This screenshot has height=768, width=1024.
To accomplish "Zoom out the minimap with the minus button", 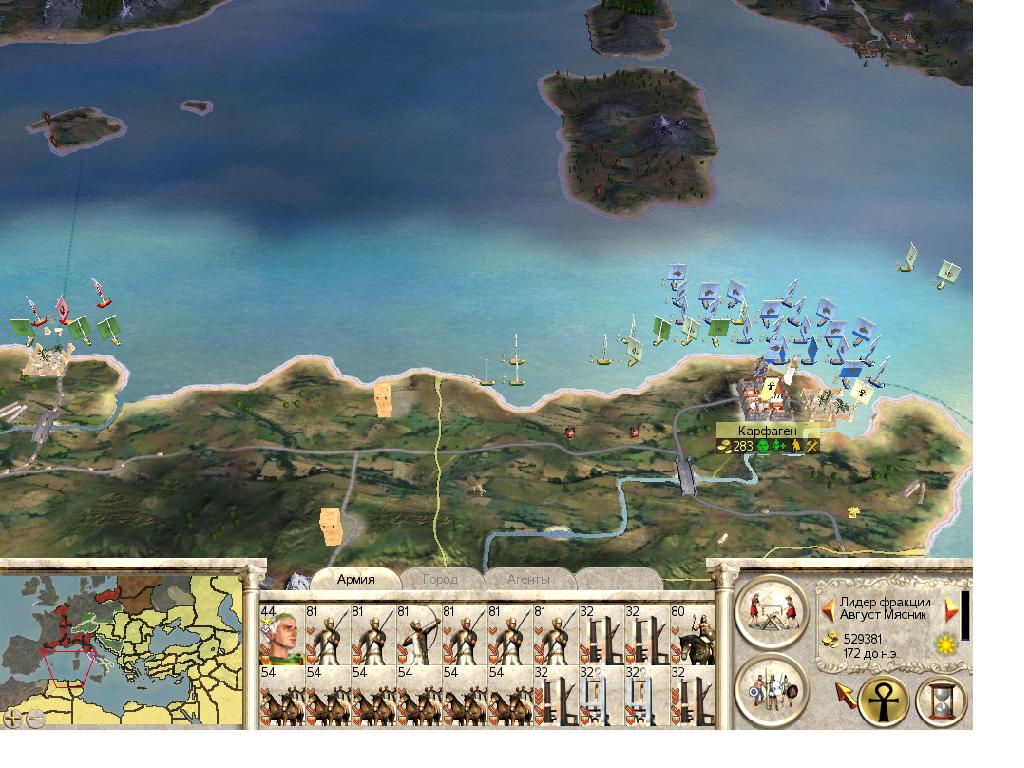I will click(x=34, y=717).
